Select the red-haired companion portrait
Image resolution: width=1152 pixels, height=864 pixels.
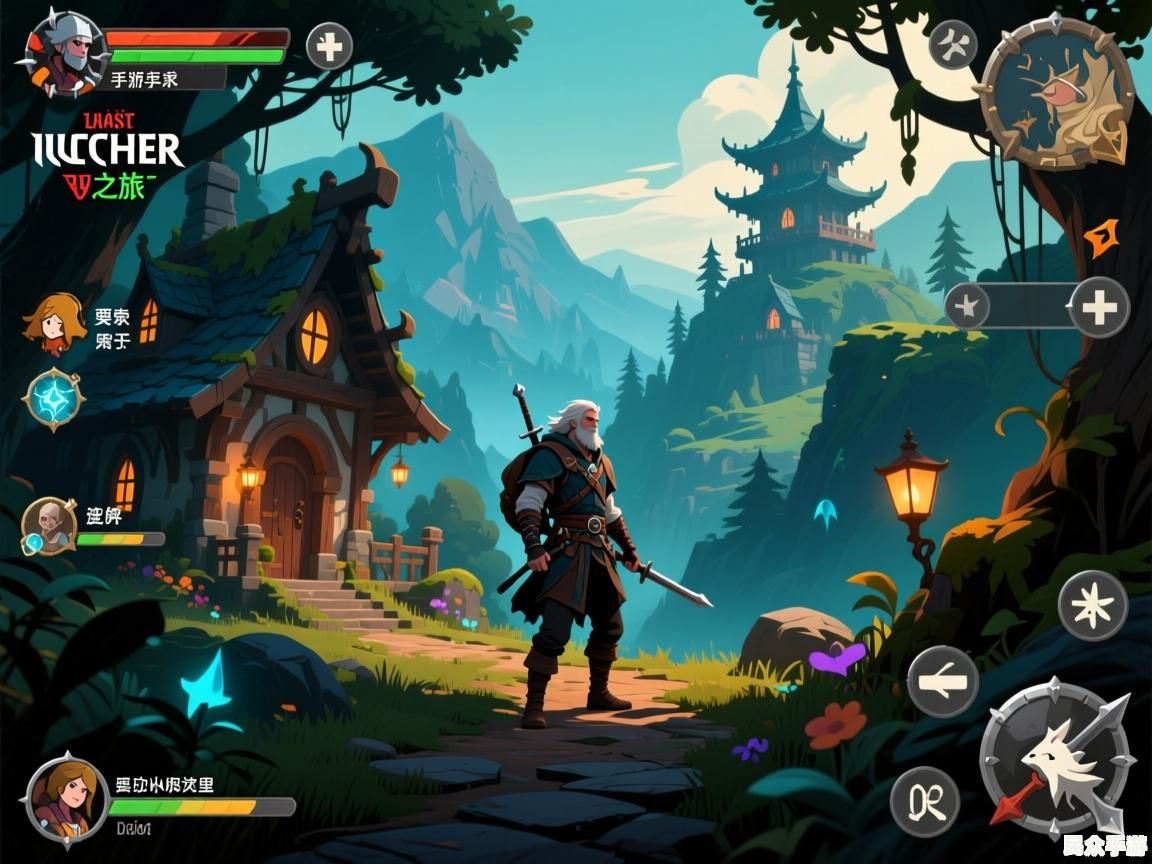pos(54,322)
